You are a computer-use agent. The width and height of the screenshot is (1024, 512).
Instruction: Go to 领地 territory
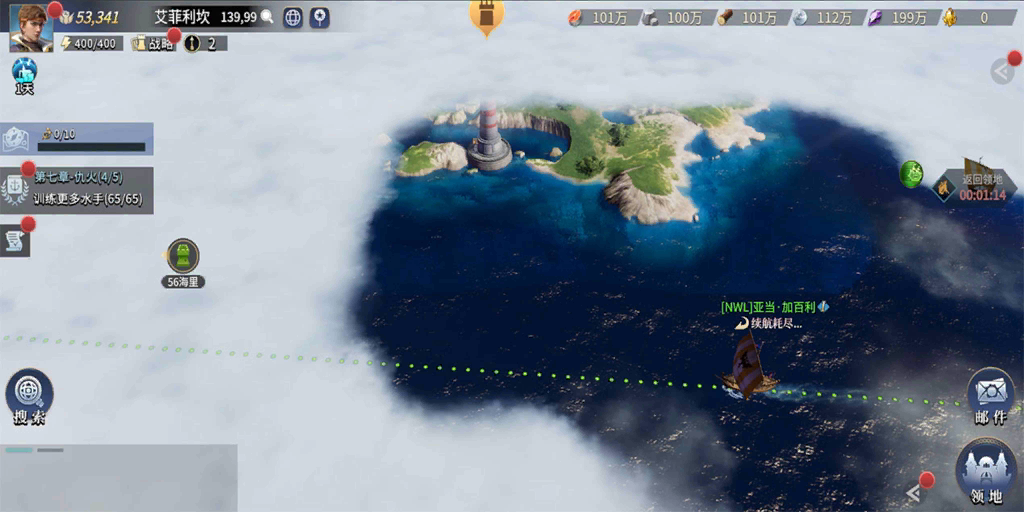[x=986, y=468]
